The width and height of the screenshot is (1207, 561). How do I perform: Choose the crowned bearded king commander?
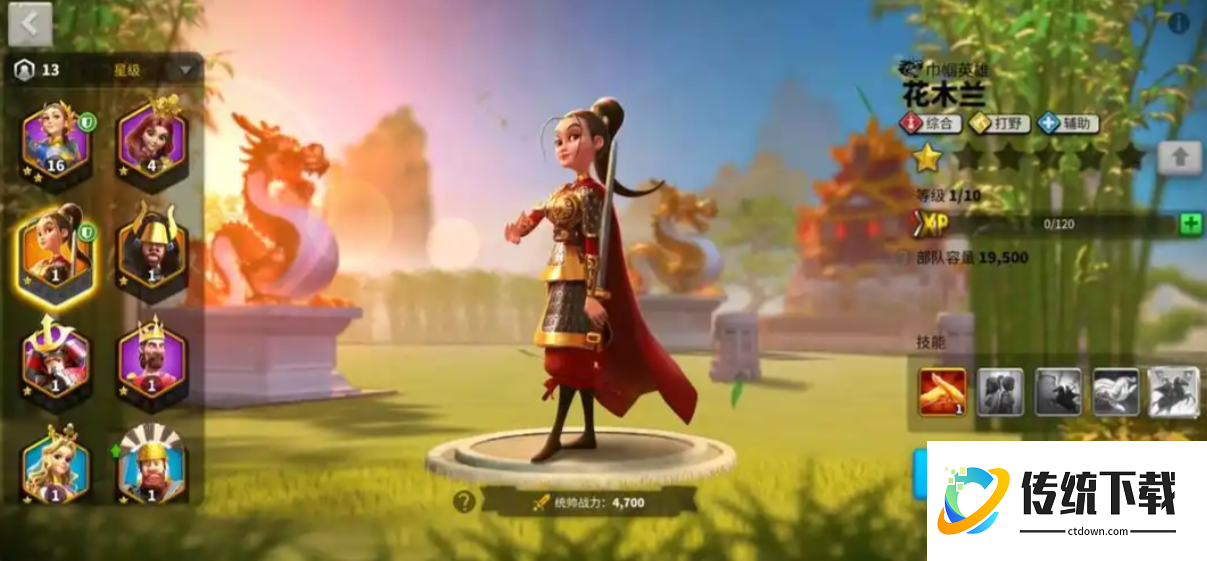(x=152, y=358)
